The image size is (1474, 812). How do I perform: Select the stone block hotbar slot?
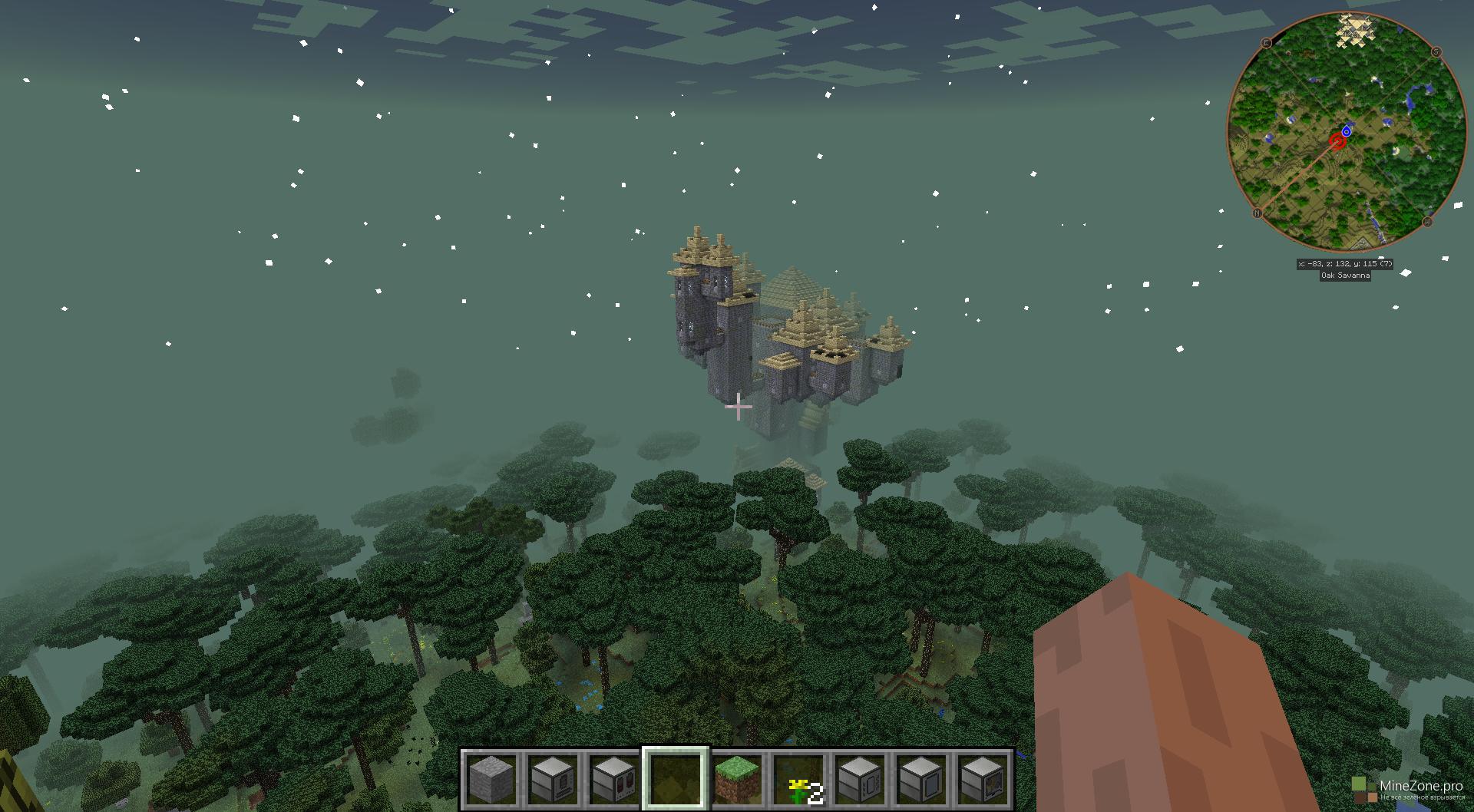point(491,778)
